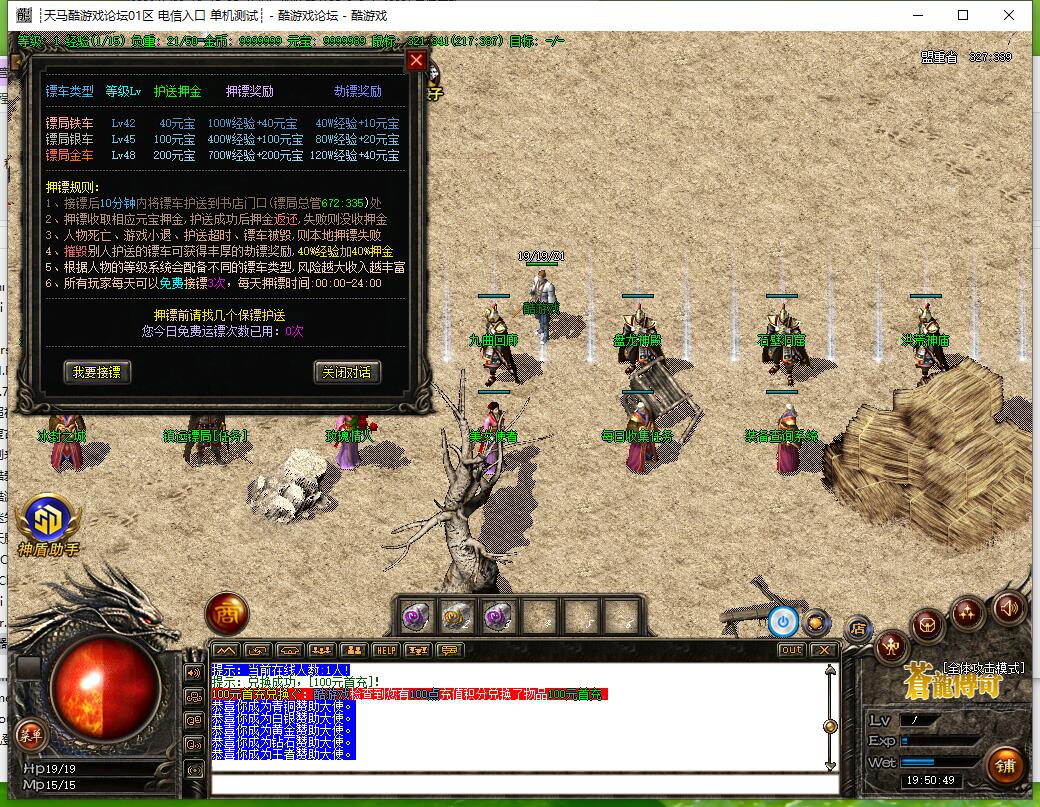Close the escort dialog with the red X

coord(416,60)
